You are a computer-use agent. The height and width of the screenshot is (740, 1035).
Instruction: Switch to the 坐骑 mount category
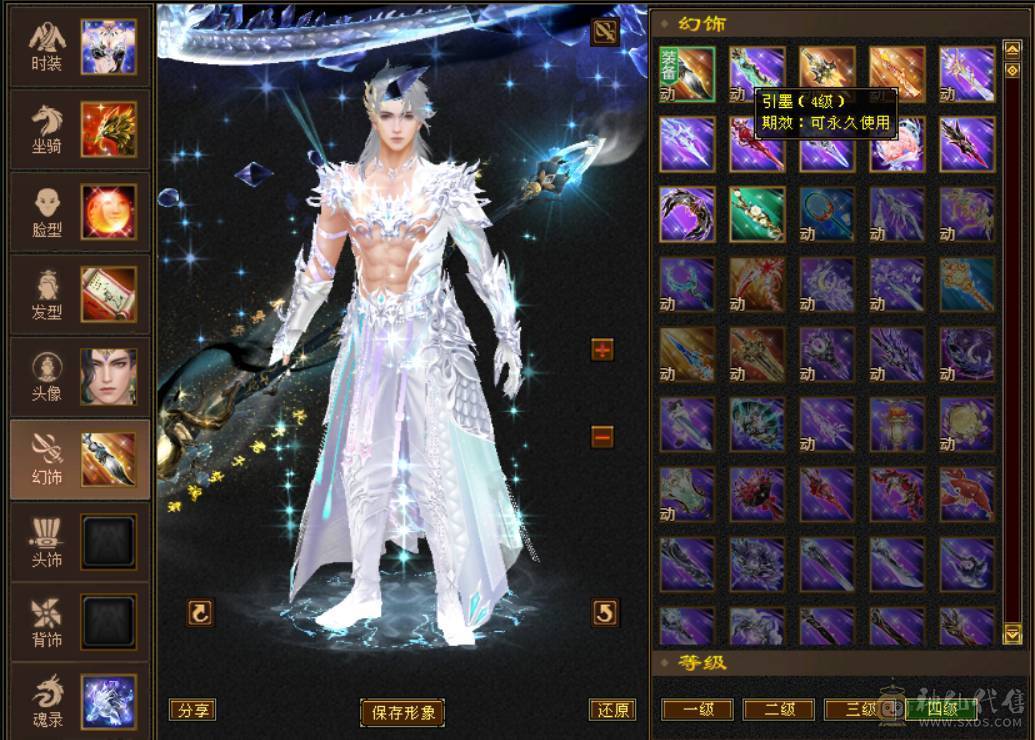point(78,129)
